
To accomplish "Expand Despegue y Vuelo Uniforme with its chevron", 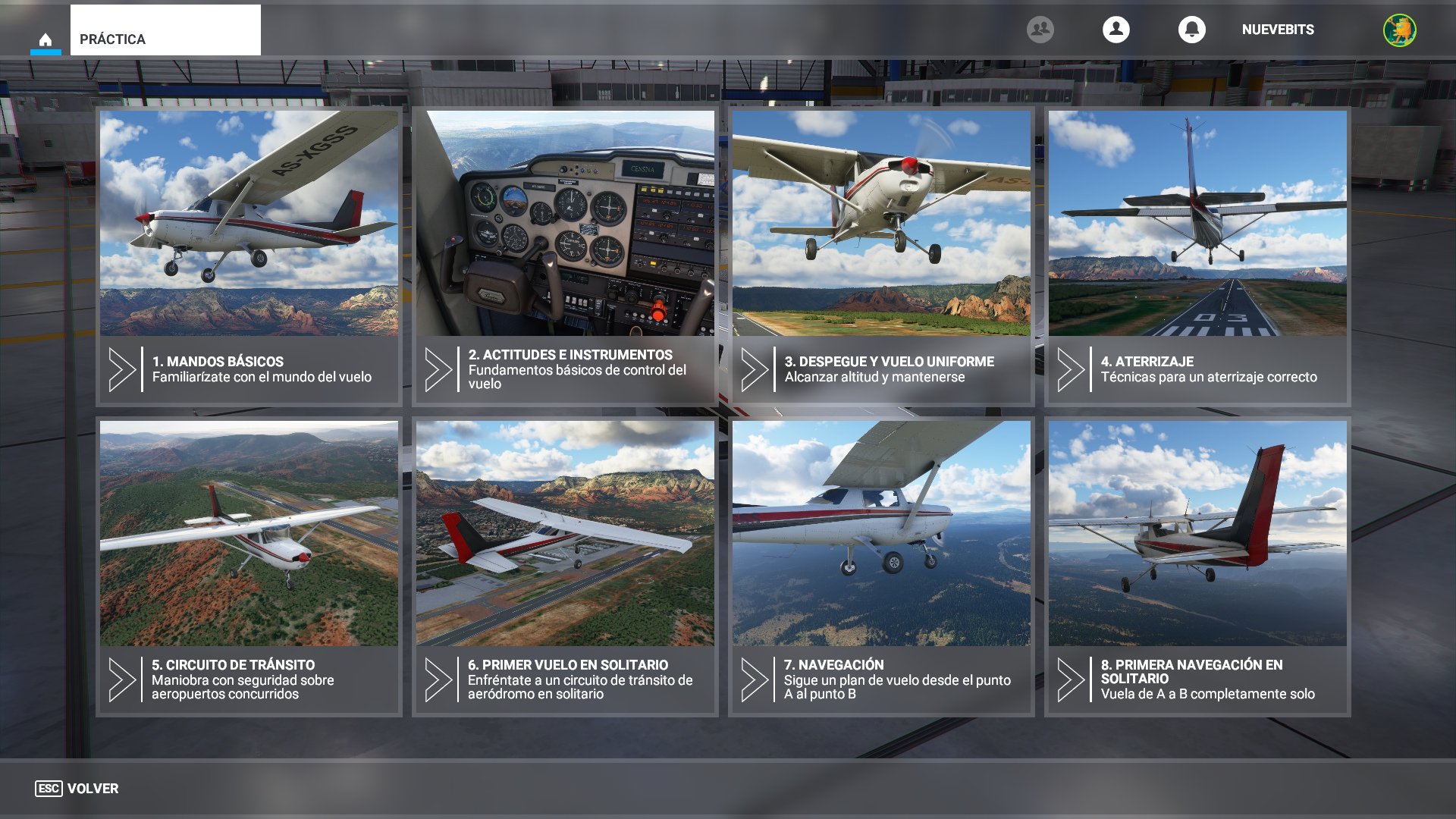I will [x=753, y=368].
